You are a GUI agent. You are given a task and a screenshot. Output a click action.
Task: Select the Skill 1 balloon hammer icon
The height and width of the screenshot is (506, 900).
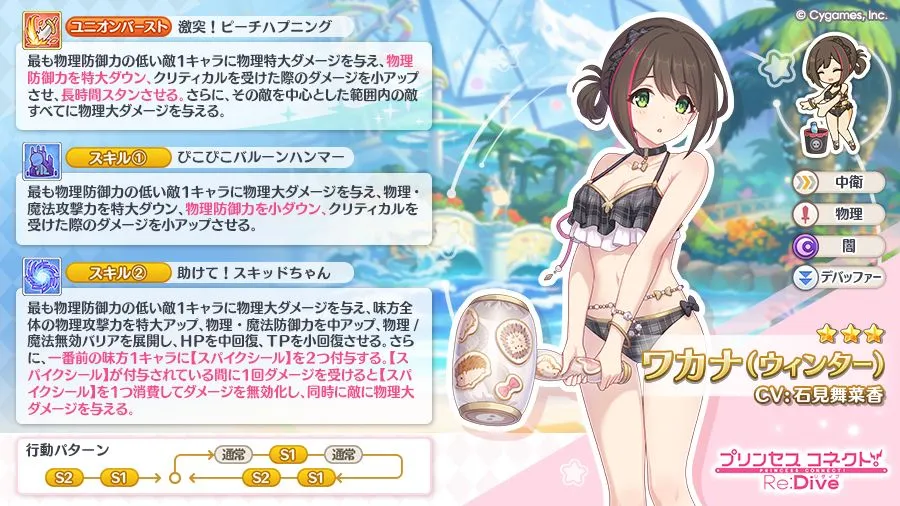click(x=39, y=158)
